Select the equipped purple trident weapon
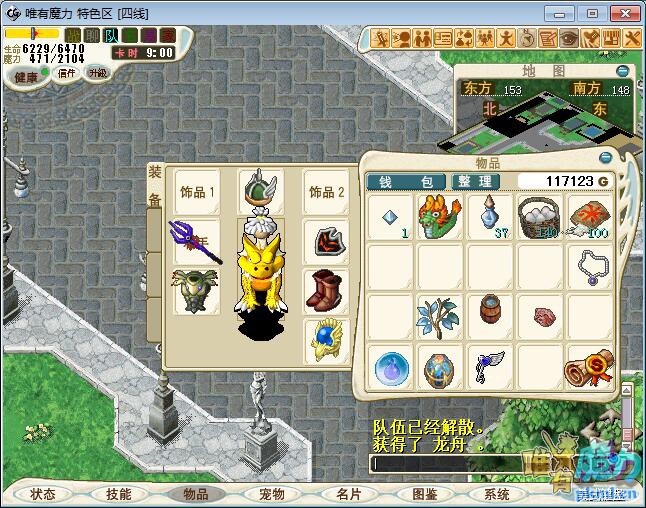The height and width of the screenshot is (508, 646). pyautogui.click(x=195, y=241)
